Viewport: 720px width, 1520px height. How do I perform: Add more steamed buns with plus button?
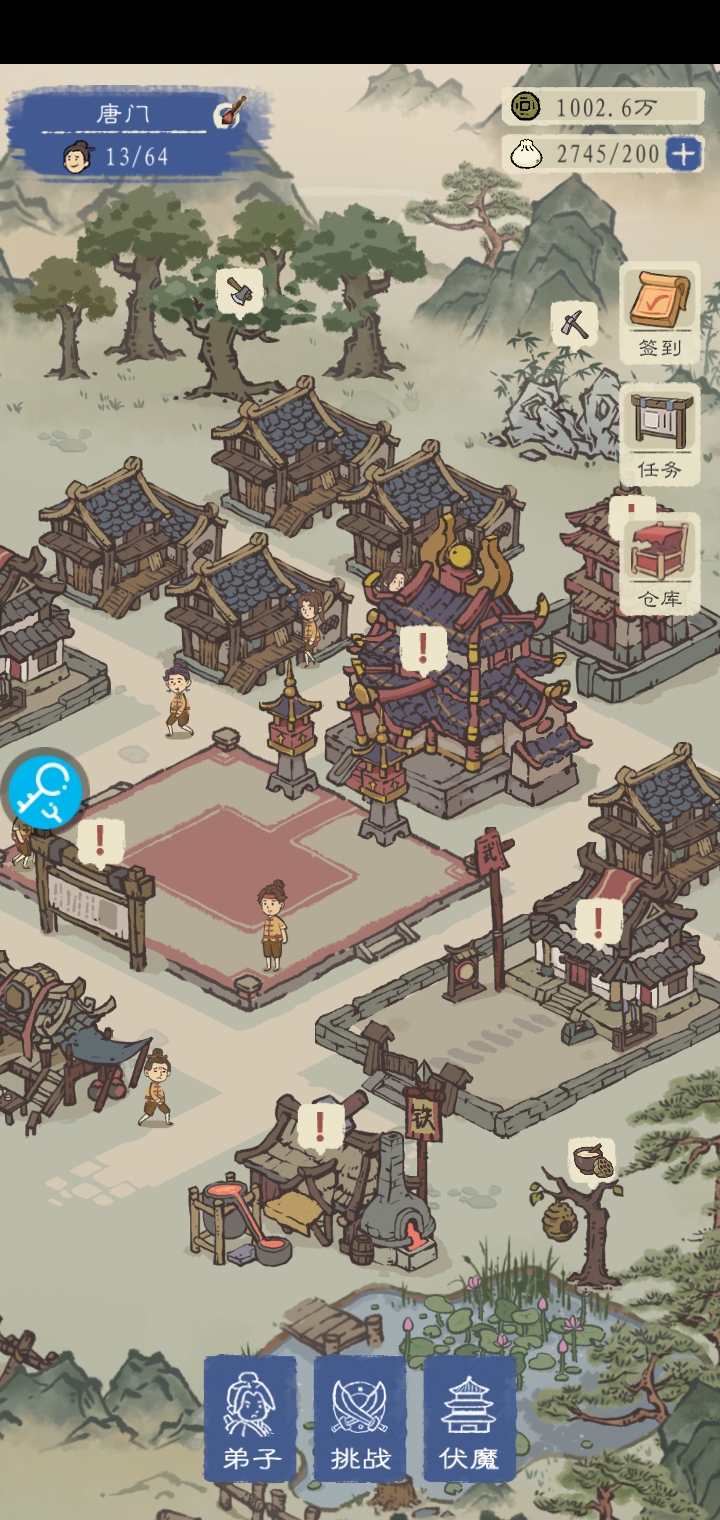684,154
